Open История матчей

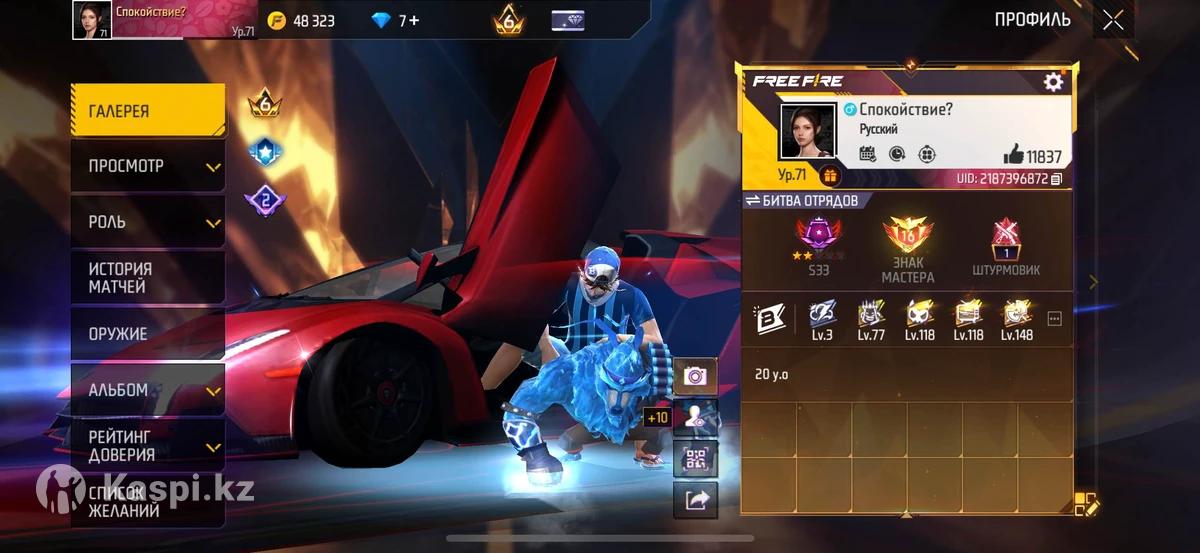coord(147,278)
